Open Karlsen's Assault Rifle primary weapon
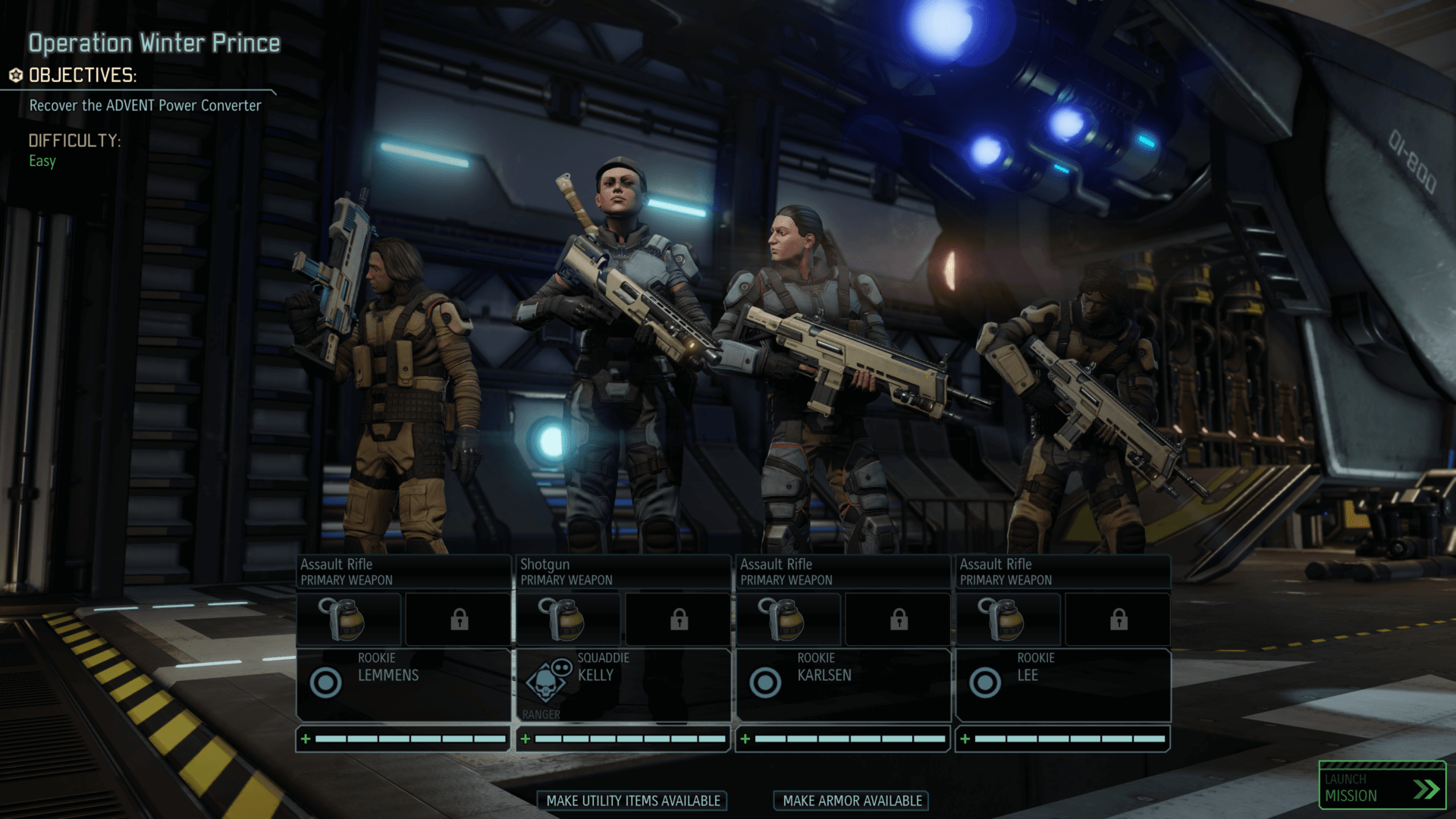This screenshot has height=819, width=1456. point(843,572)
